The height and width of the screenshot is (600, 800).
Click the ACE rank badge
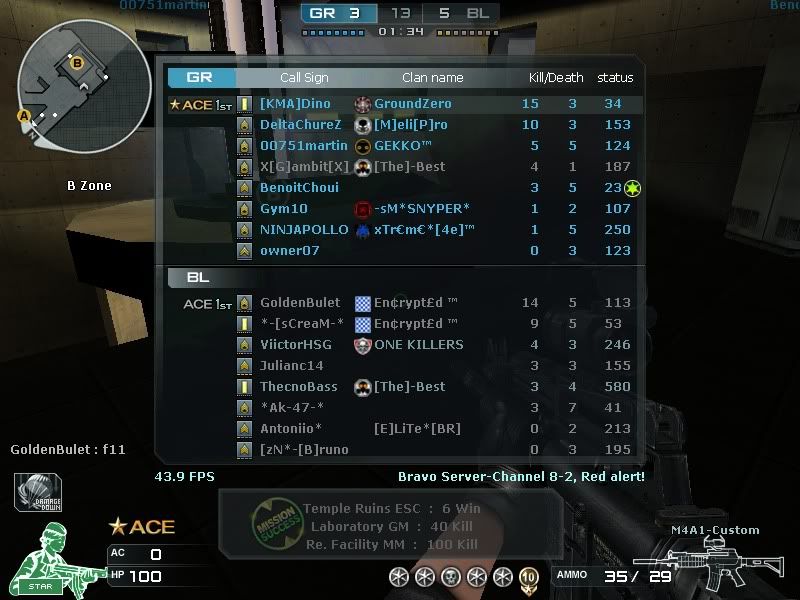(x=141, y=527)
